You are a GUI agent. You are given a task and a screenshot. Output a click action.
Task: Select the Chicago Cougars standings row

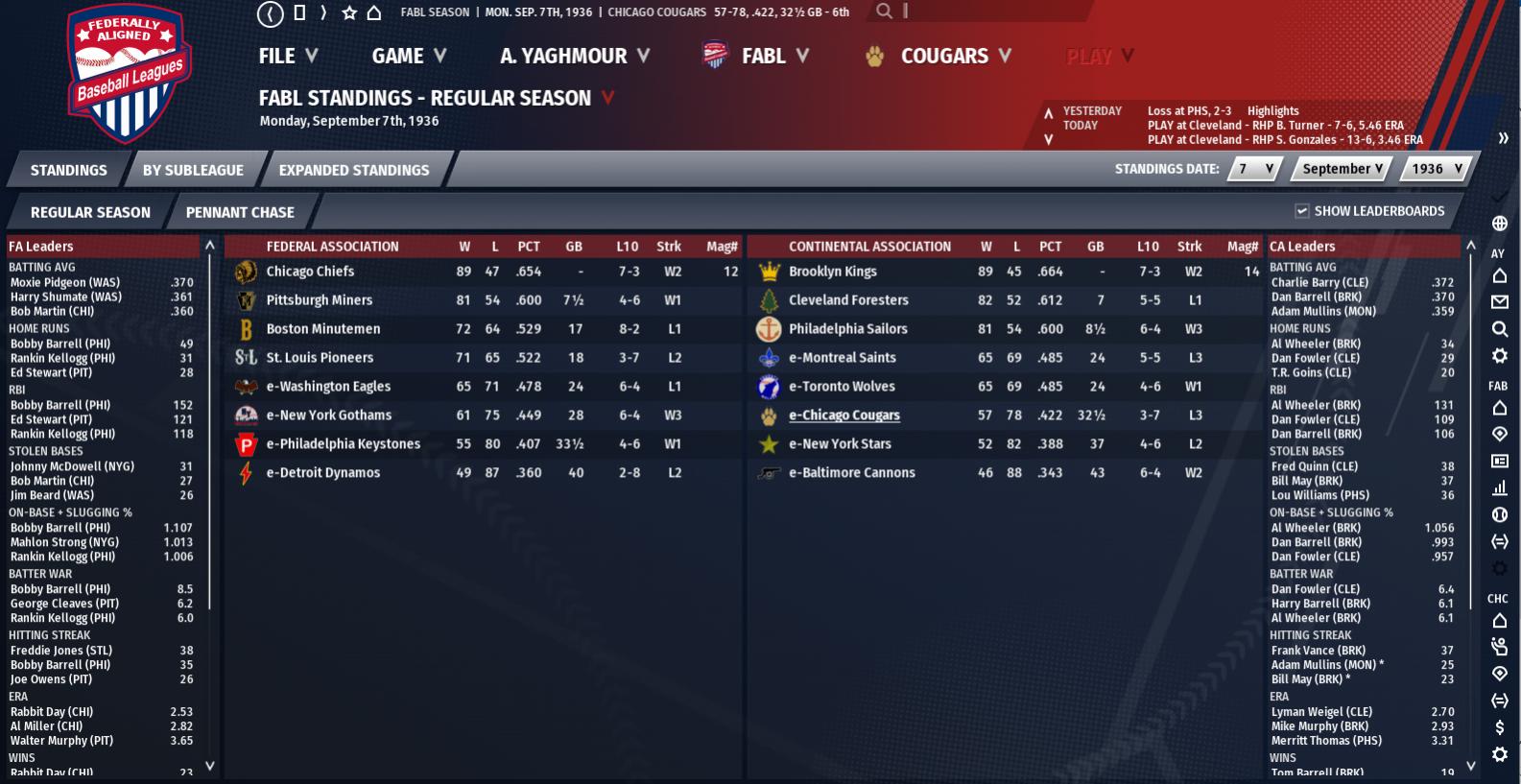844,416
